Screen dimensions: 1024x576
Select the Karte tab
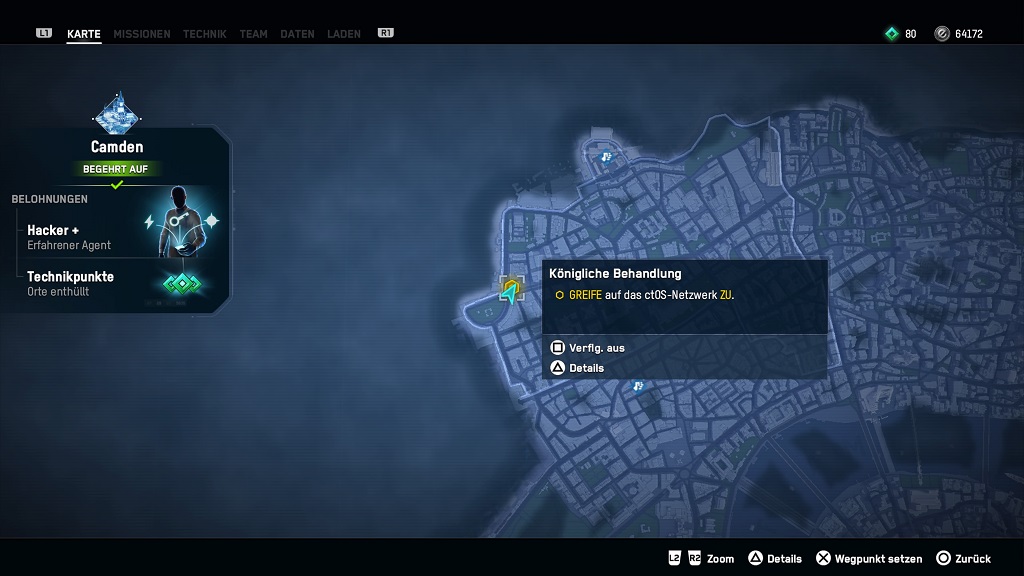pos(84,34)
